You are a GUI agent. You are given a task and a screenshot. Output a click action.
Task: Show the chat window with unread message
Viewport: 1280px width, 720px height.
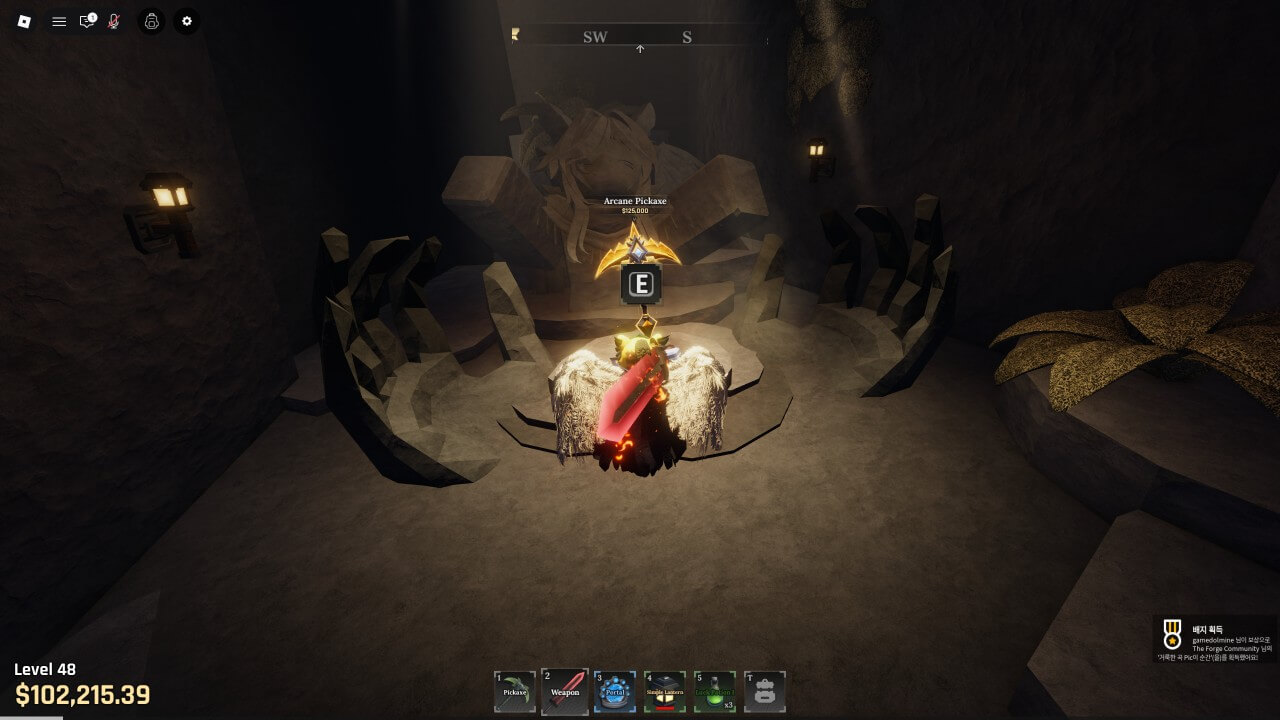tap(87, 21)
